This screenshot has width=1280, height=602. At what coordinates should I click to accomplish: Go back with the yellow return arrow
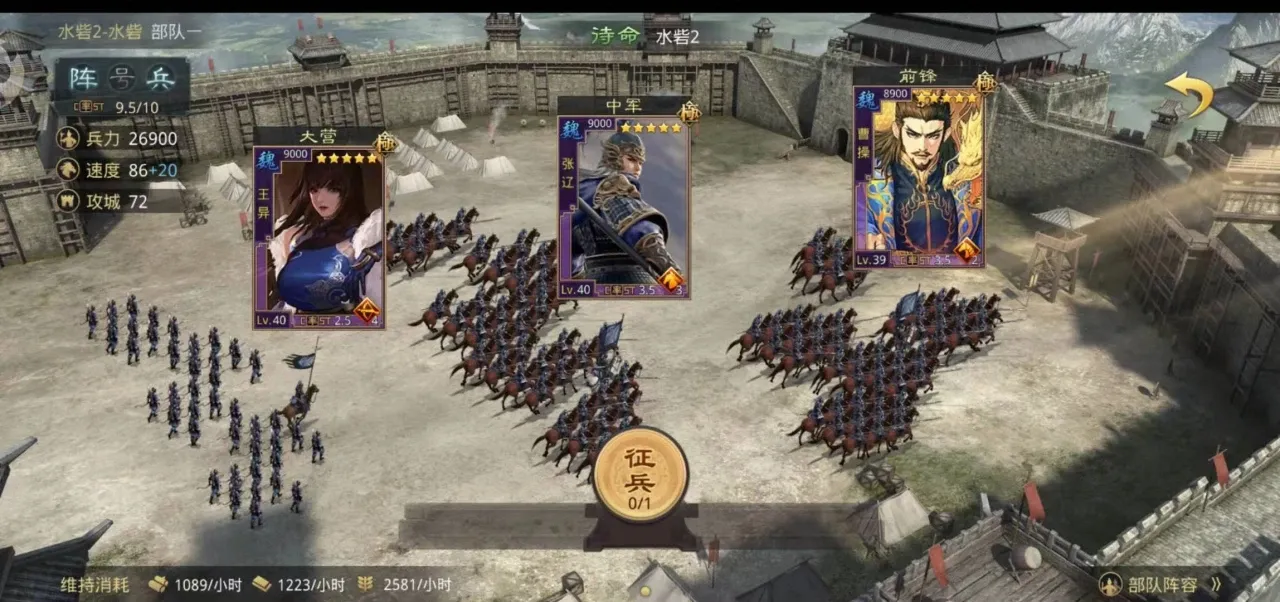[x=1188, y=94]
